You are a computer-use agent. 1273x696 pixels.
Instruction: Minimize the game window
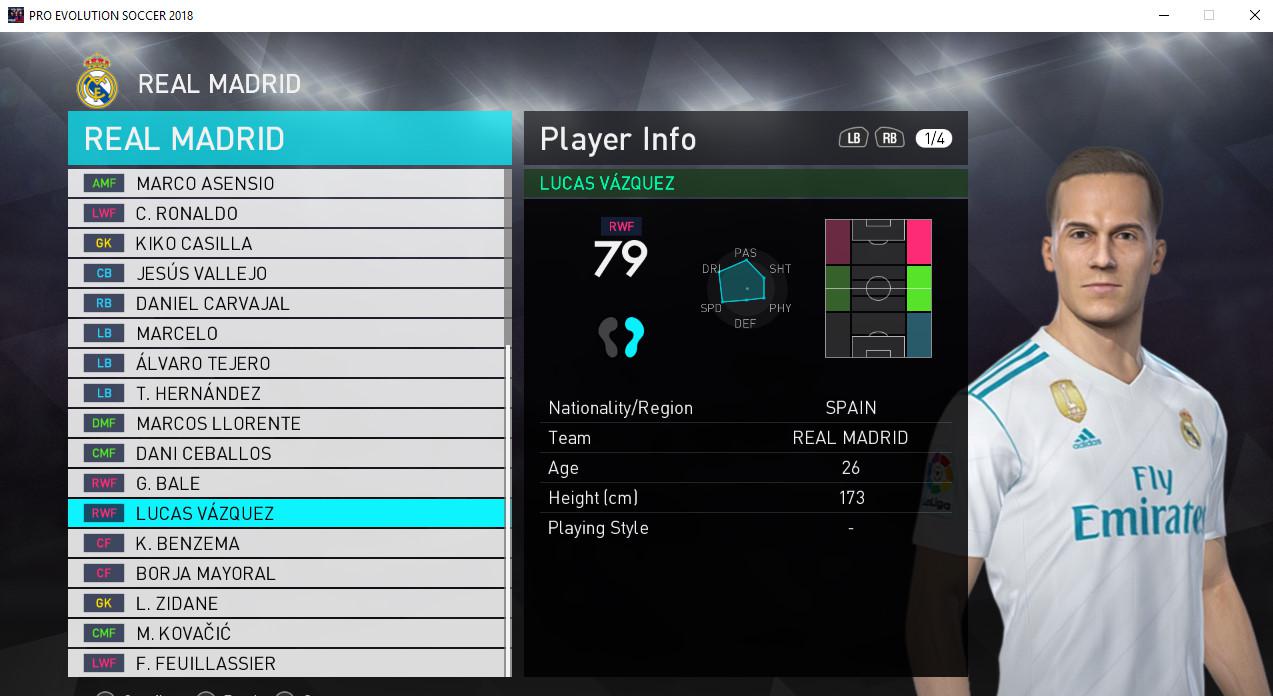pos(1162,15)
